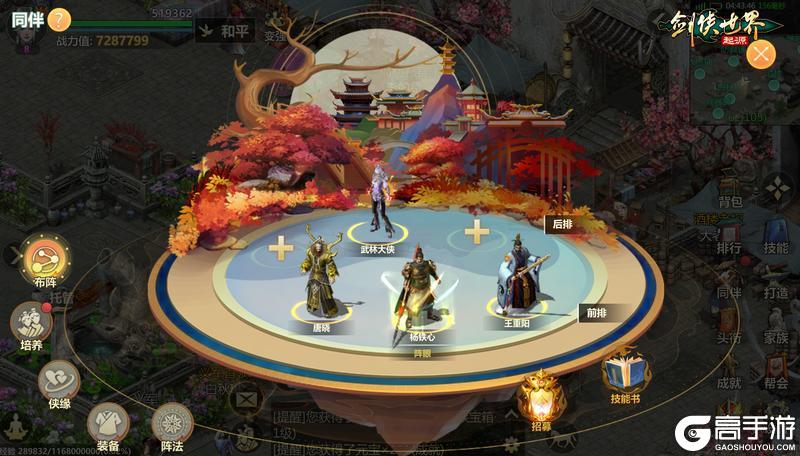Switch to the 布阵 formation tab
Image resolution: width=800 pixels, height=456 pixels.
coord(45,260)
